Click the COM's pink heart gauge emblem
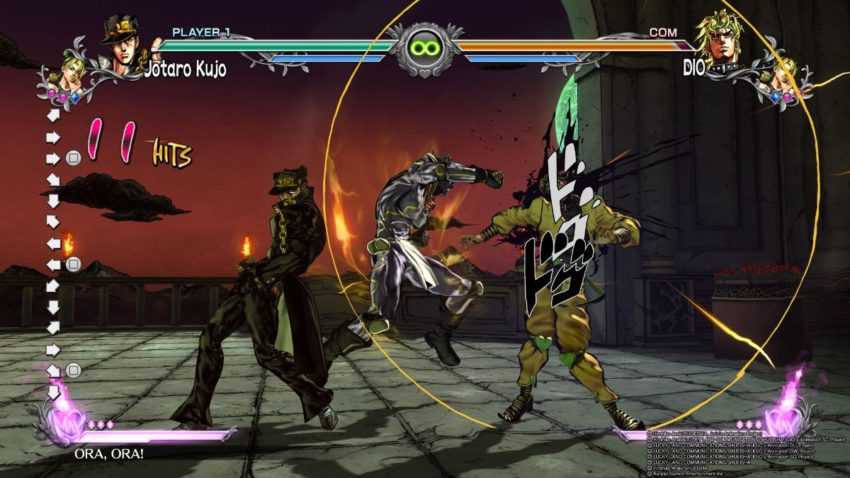This screenshot has height=478, width=850. pyautogui.click(x=785, y=418)
